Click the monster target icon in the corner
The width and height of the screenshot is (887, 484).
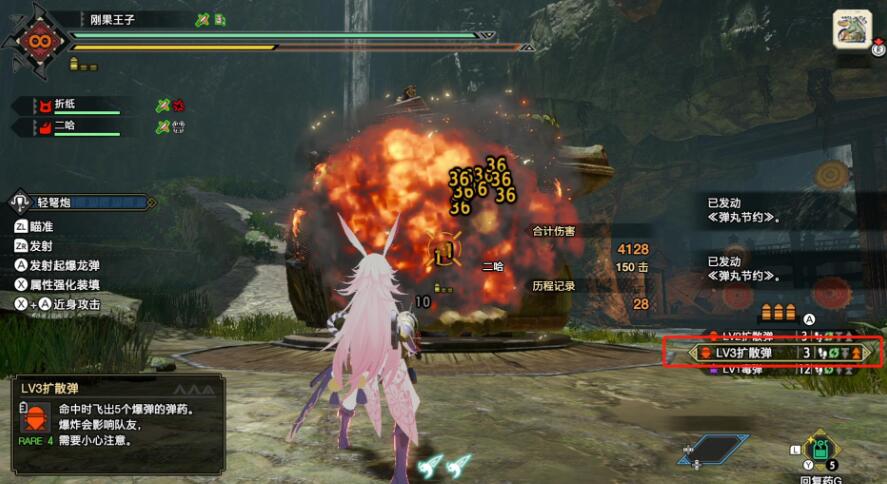tap(853, 28)
